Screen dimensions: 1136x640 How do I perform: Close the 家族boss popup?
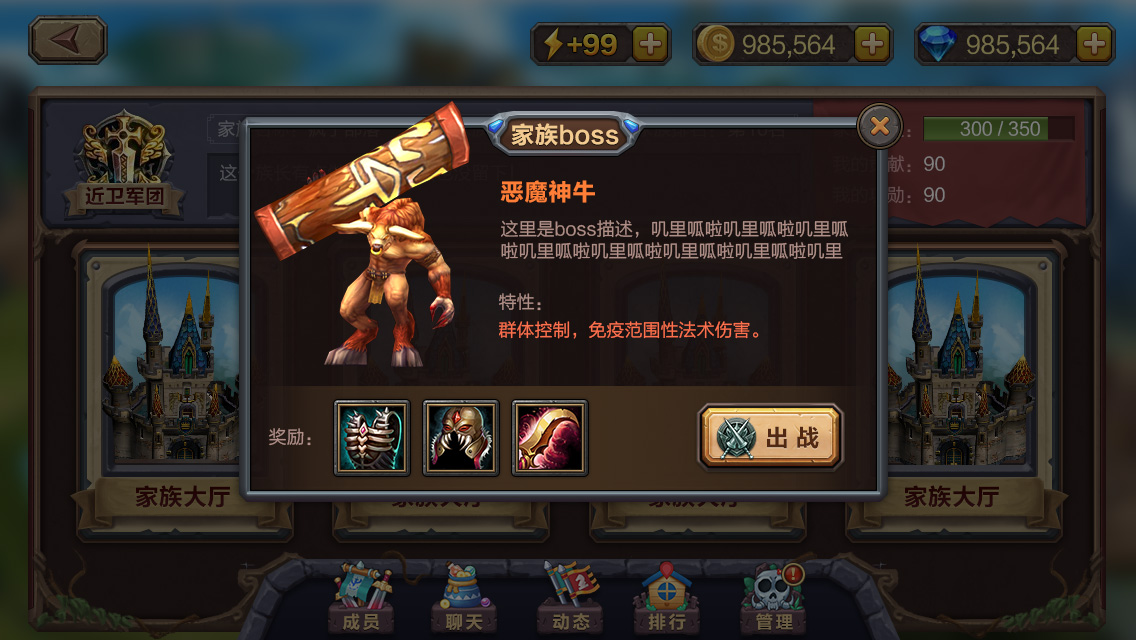879,126
